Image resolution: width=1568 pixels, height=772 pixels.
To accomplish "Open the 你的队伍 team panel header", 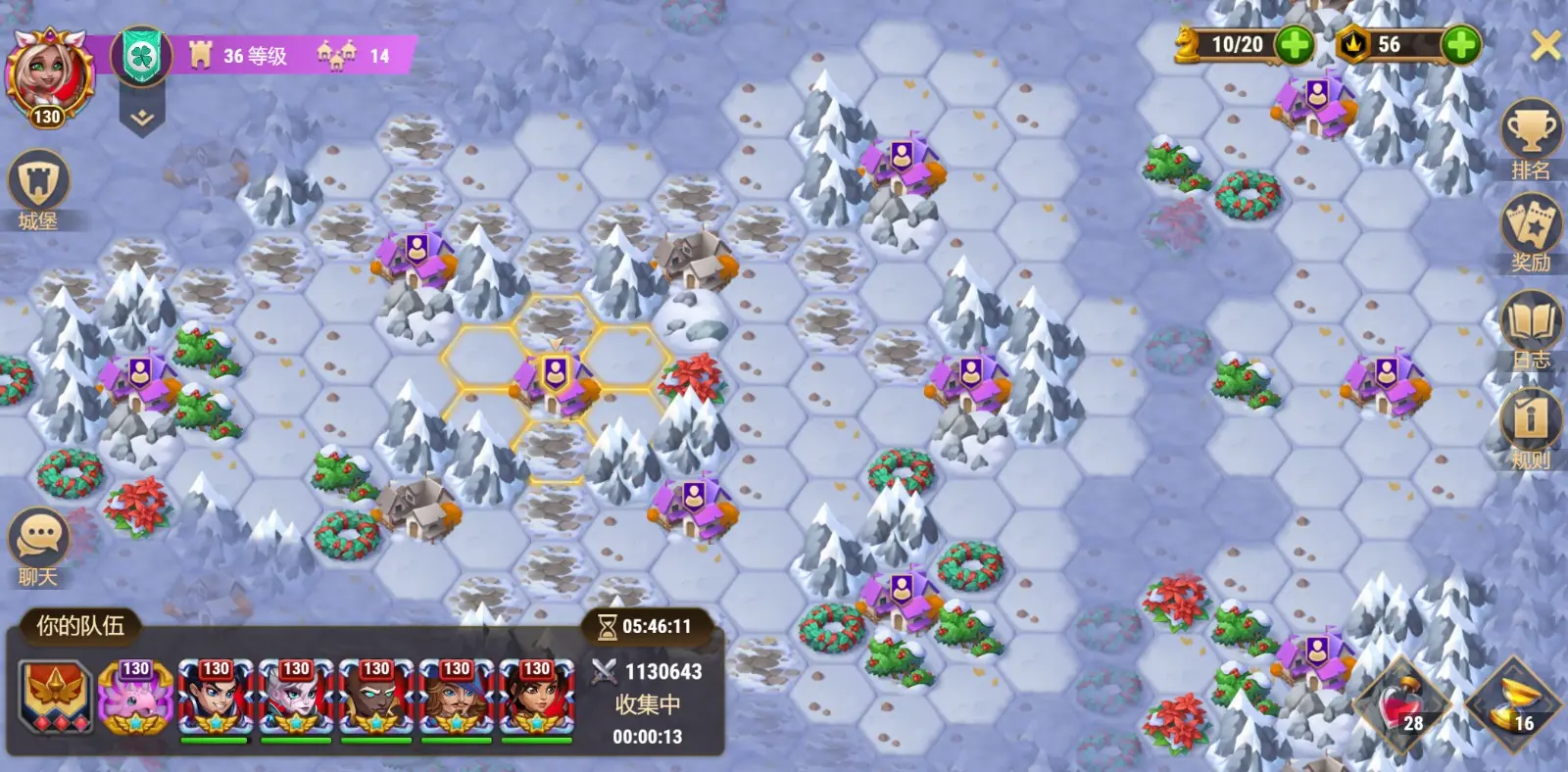I will (79, 626).
